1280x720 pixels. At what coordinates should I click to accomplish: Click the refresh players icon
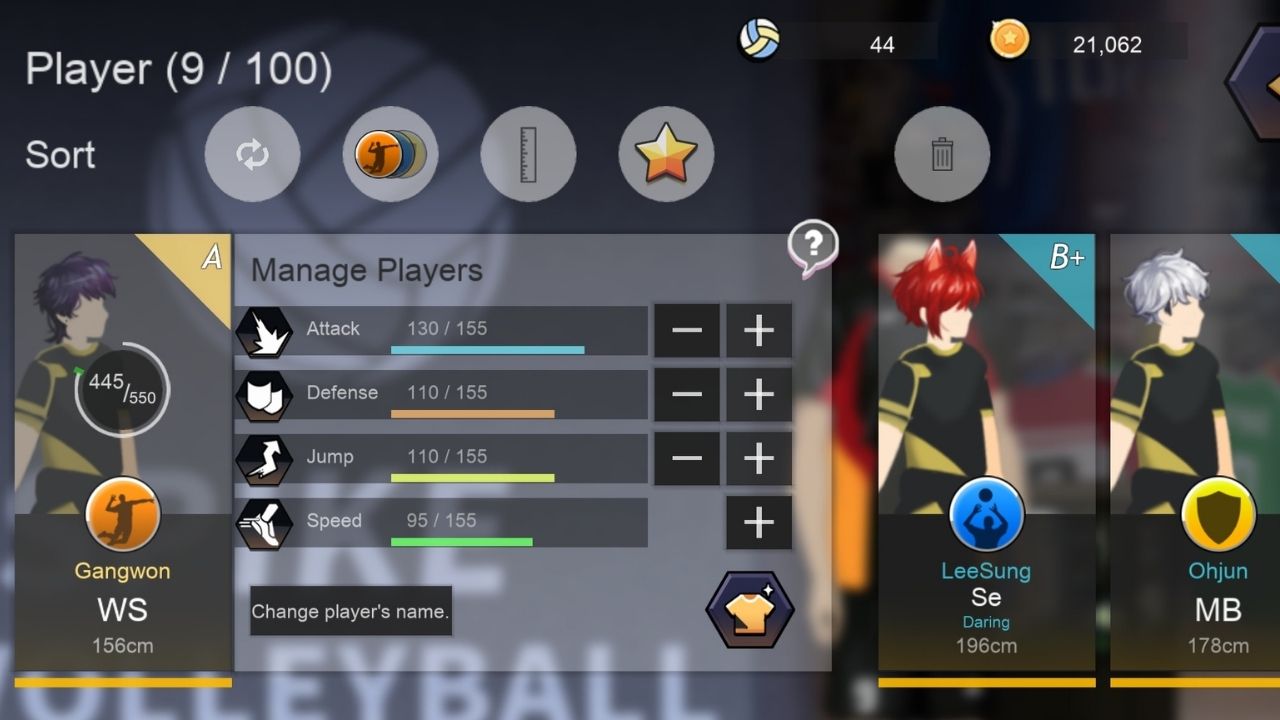click(252, 154)
